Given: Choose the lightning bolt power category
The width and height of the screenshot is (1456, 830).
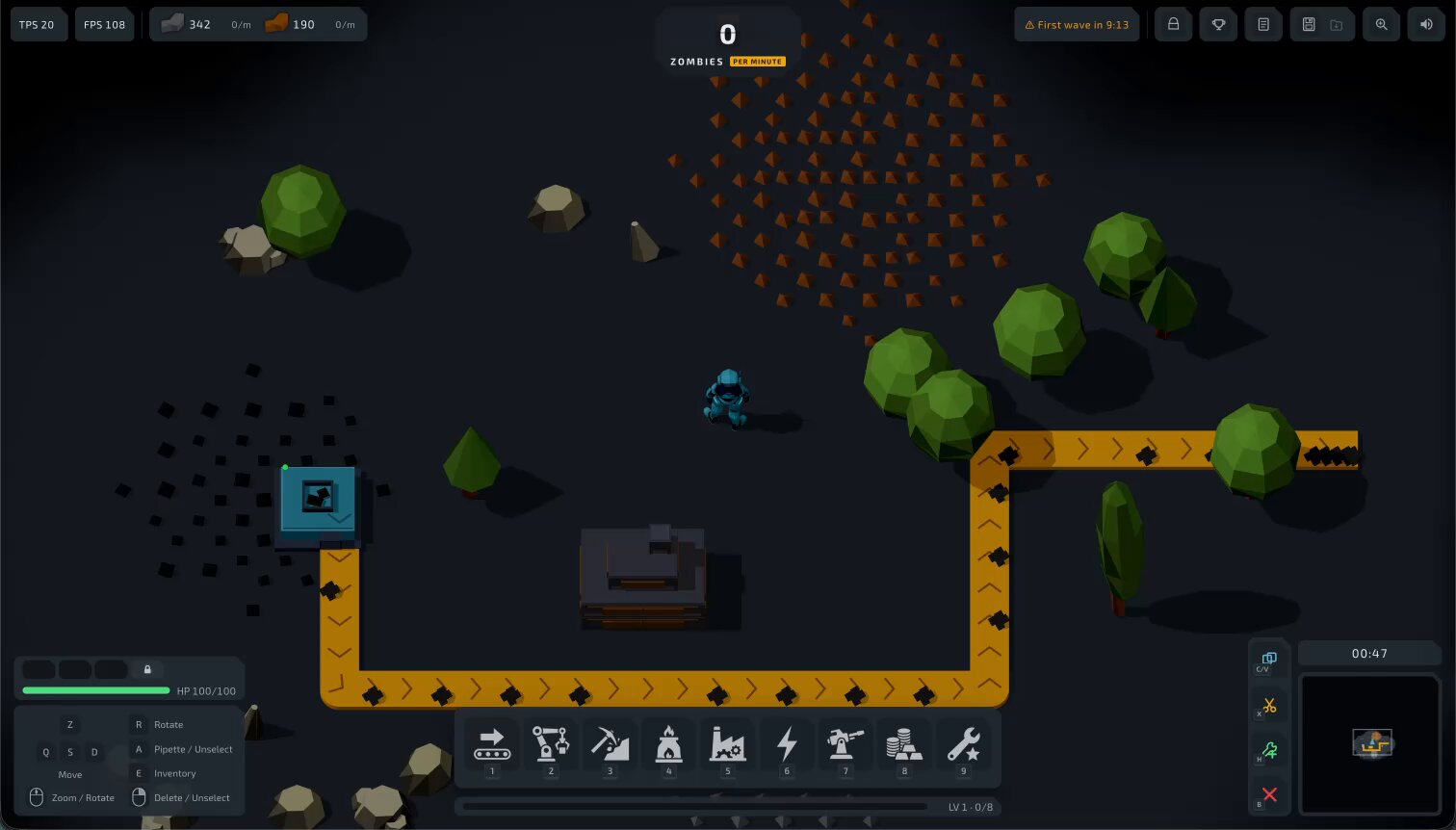Looking at the screenshot, I should 787,744.
